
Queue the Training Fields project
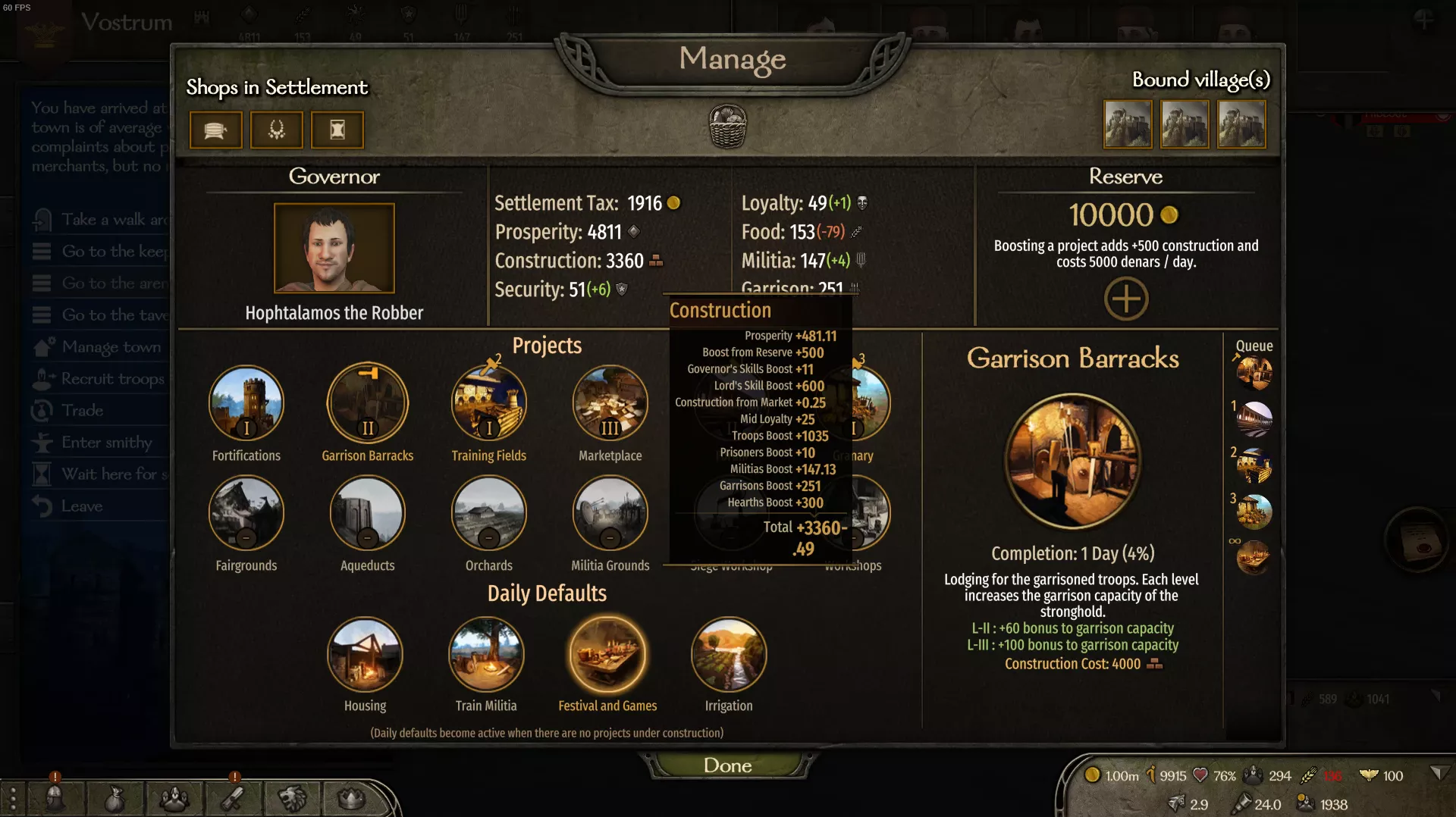pos(489,403)
